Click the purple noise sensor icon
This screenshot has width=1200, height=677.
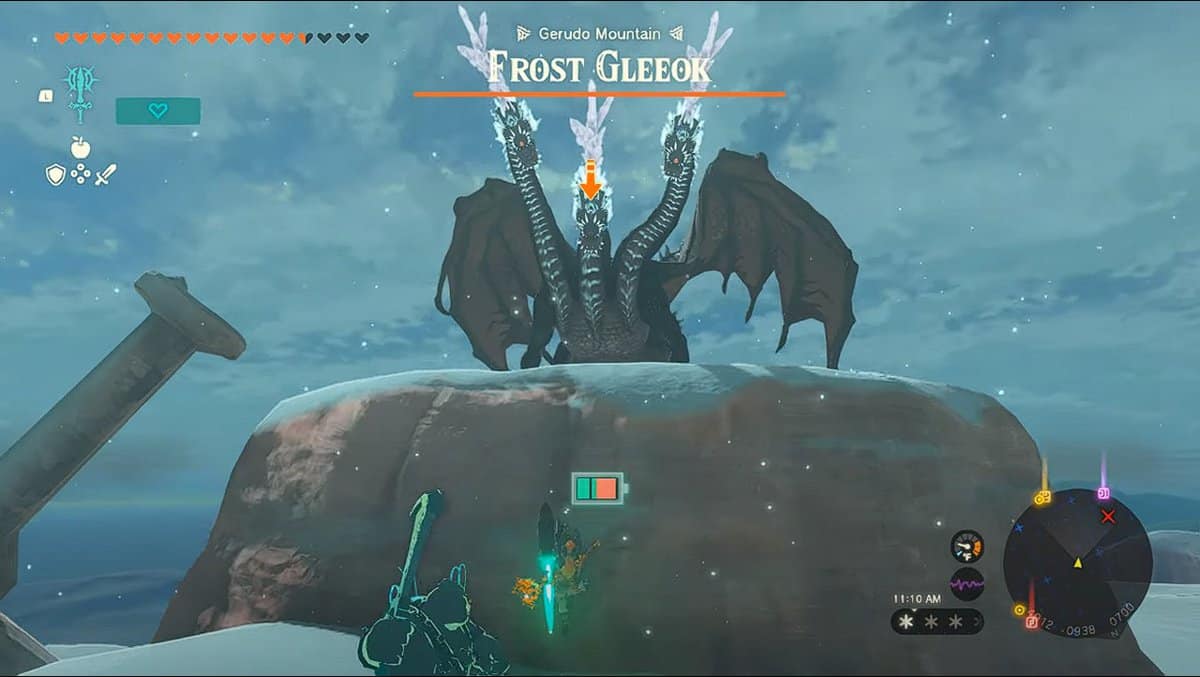point(967,583)
